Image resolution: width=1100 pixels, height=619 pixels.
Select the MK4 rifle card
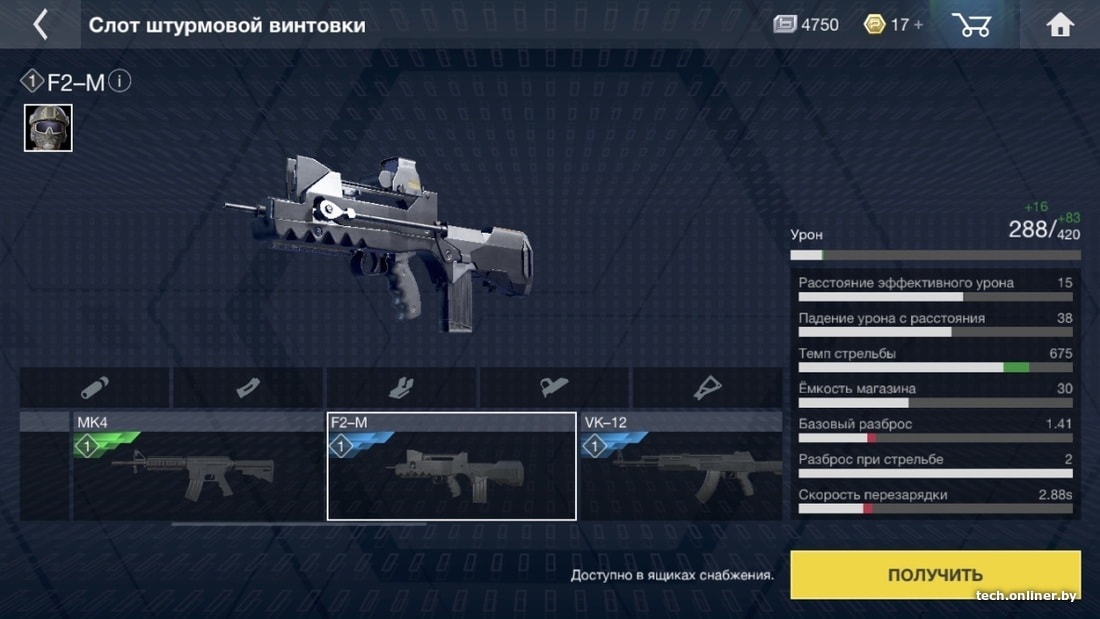[x=196, y=466]
